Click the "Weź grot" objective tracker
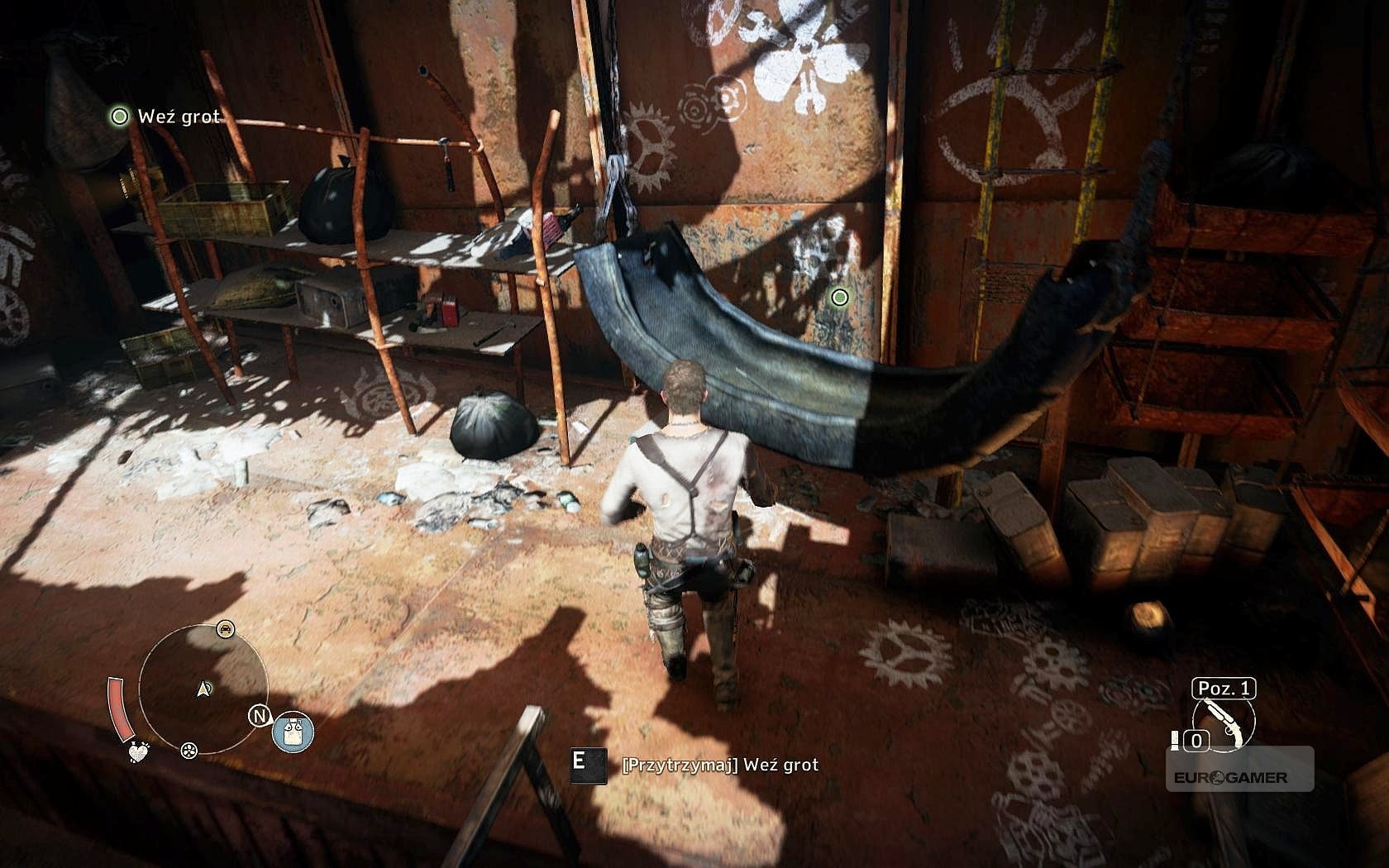This screenshot has width=1389, height=868. (168, 117)
